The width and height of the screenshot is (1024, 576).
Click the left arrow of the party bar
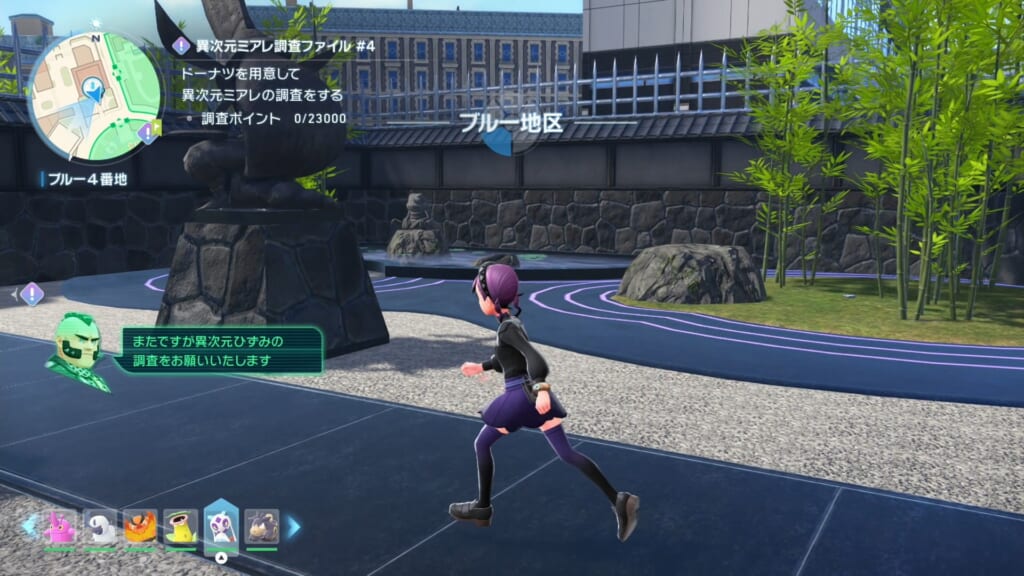[x=28, y=525]
